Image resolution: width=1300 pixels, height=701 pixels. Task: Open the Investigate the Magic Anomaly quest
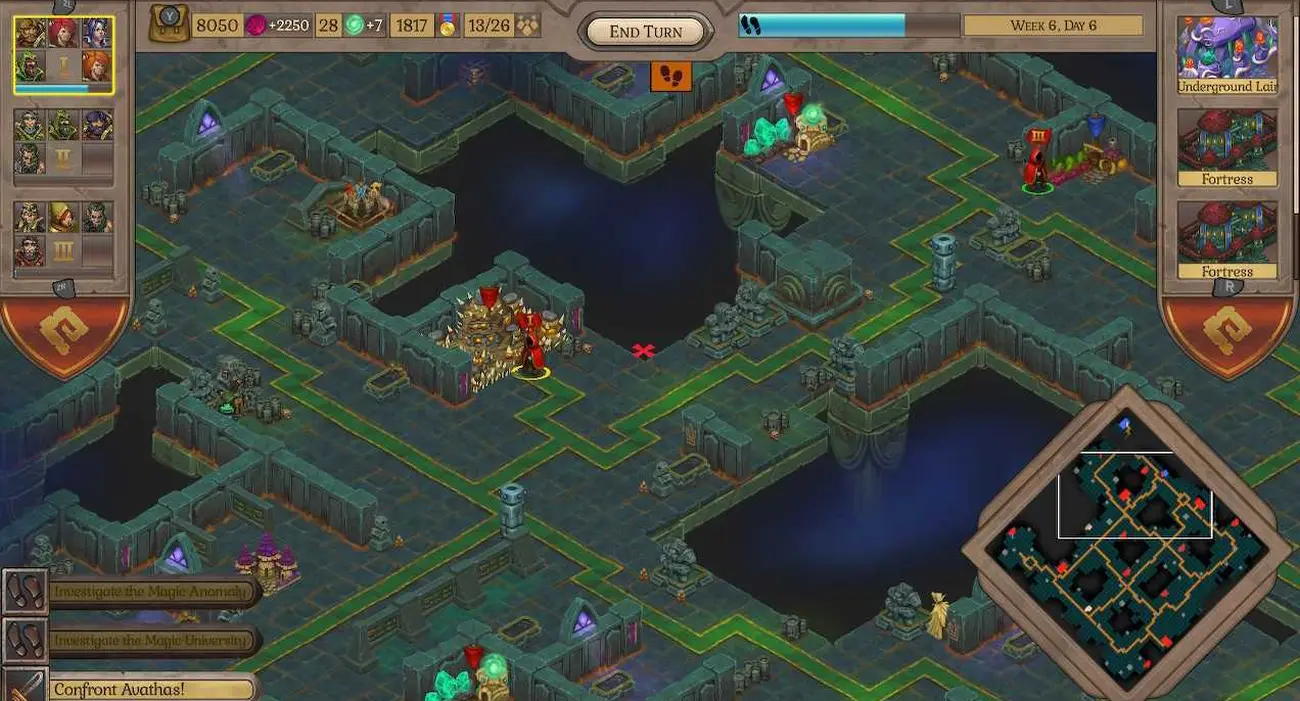pyautogui.click(x=150, y=591)
